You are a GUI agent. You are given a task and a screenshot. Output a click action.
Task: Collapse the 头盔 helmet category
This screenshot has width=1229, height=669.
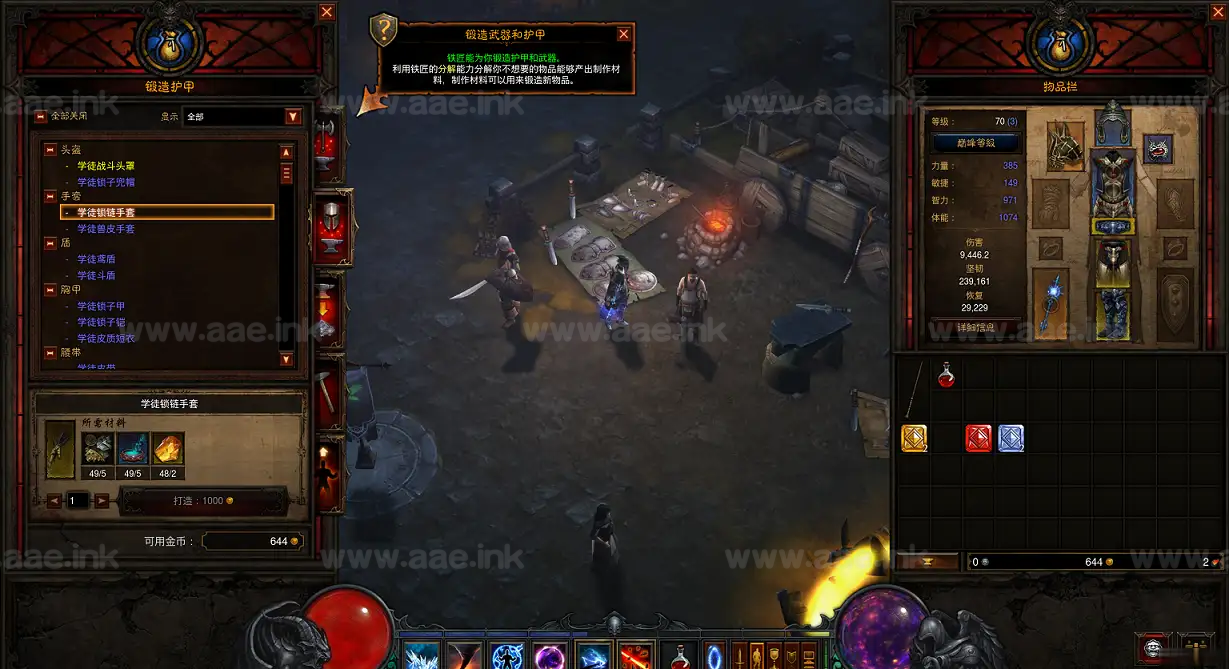tap(50, 149)
